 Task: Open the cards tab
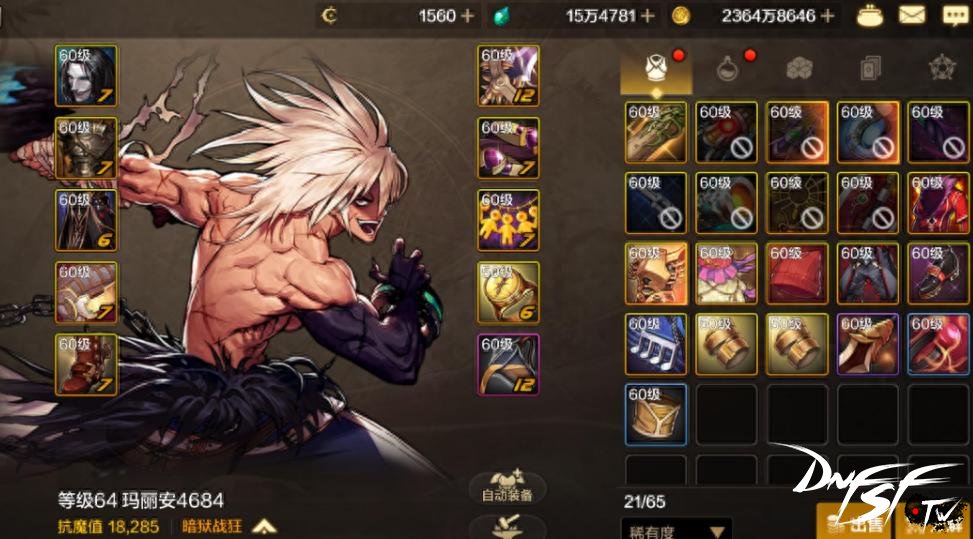click(870, 68)
